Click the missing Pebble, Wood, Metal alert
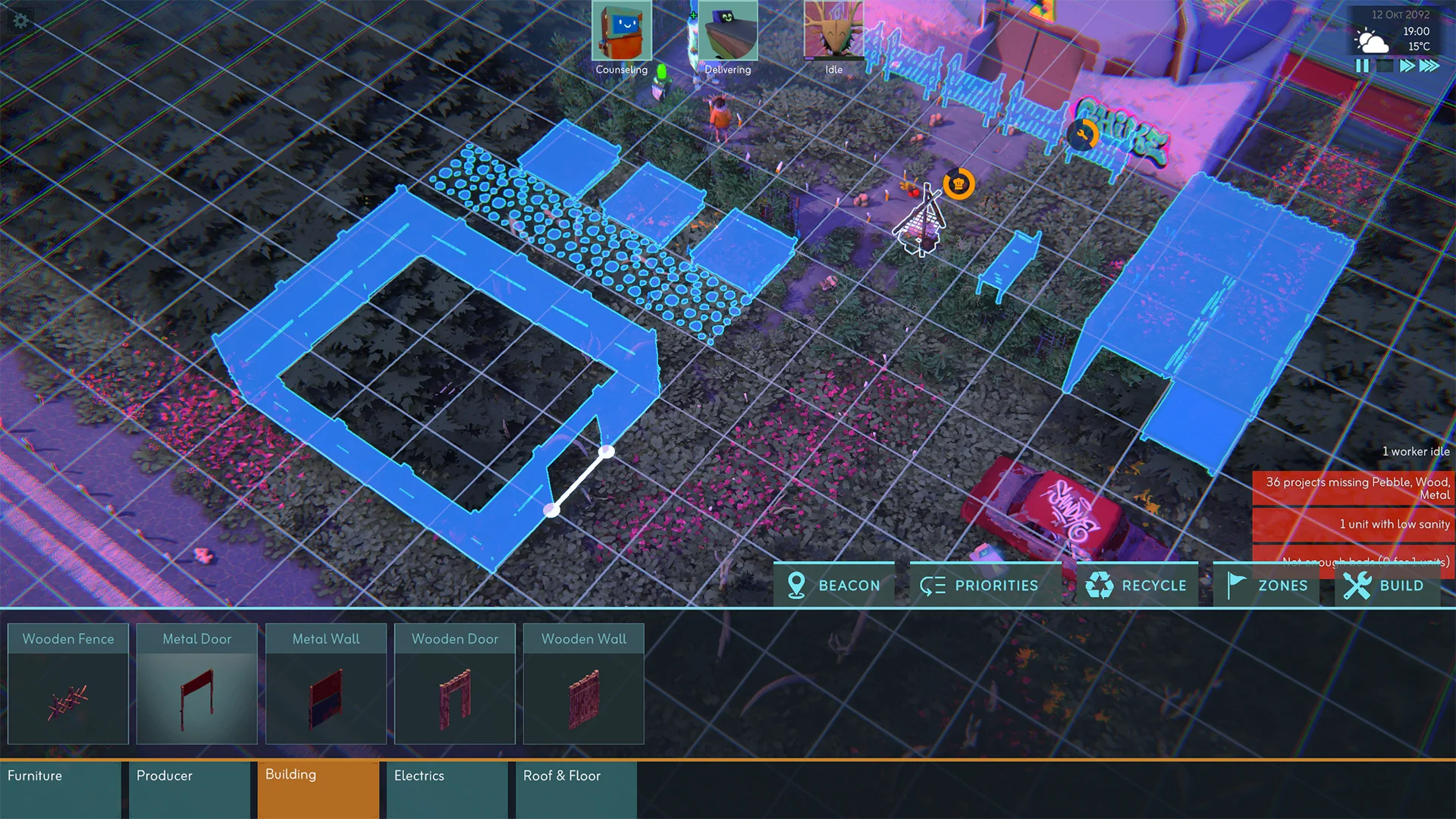The image size is (1456, 819). coord(1354,488)
